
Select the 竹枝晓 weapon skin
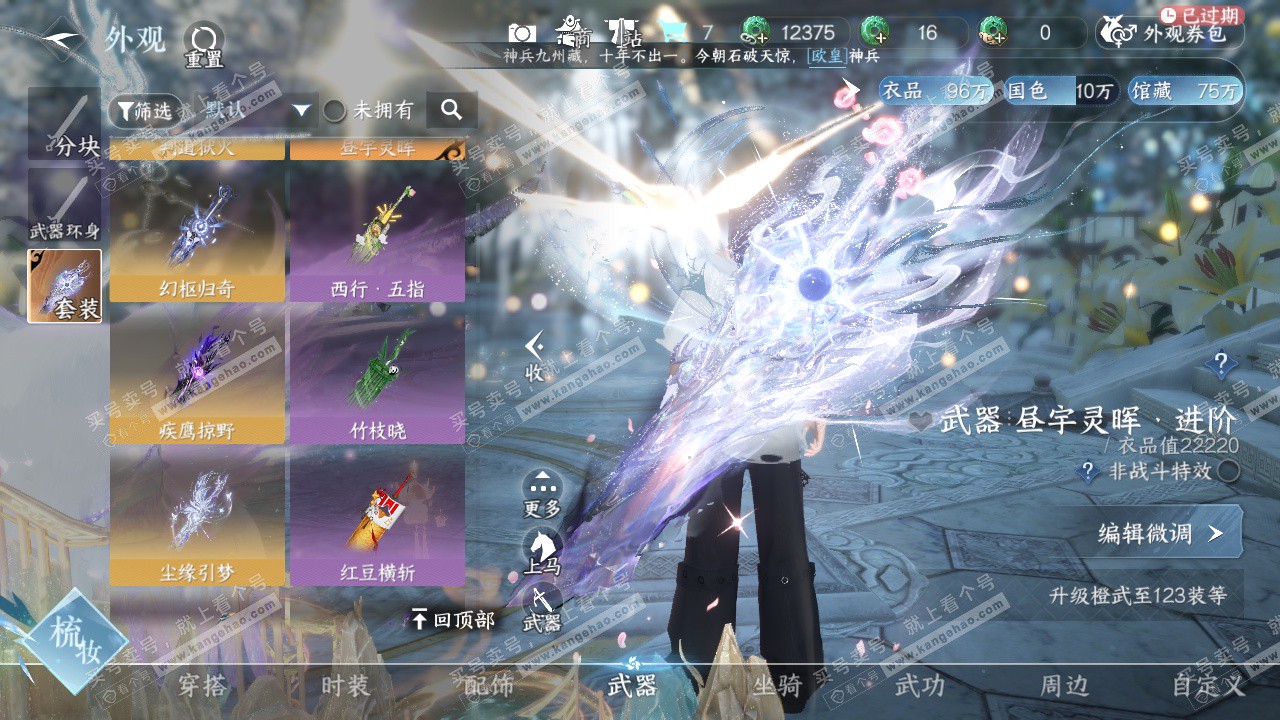pyautogui.click(x=377, y=374)
